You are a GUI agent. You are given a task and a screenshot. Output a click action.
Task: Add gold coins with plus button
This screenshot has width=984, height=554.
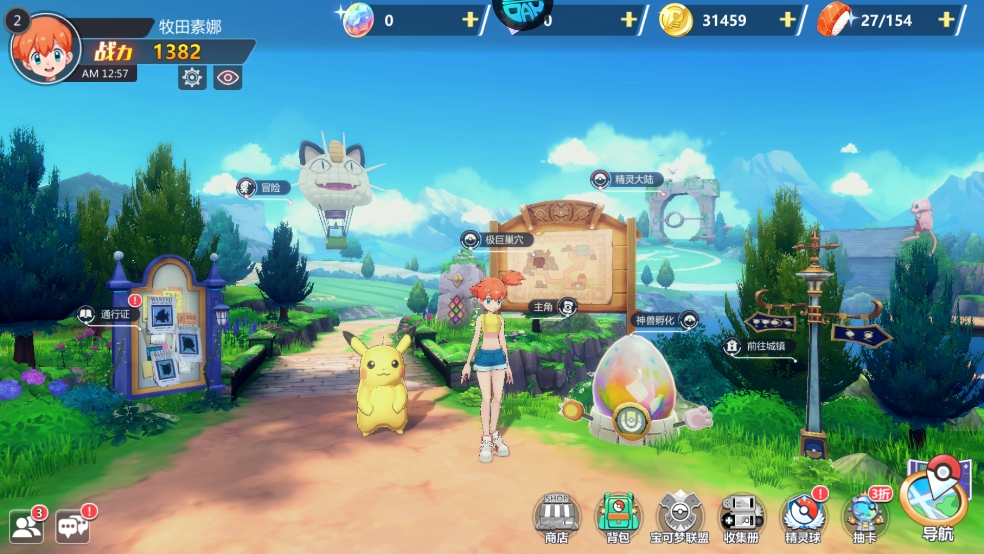click(787, 20)
